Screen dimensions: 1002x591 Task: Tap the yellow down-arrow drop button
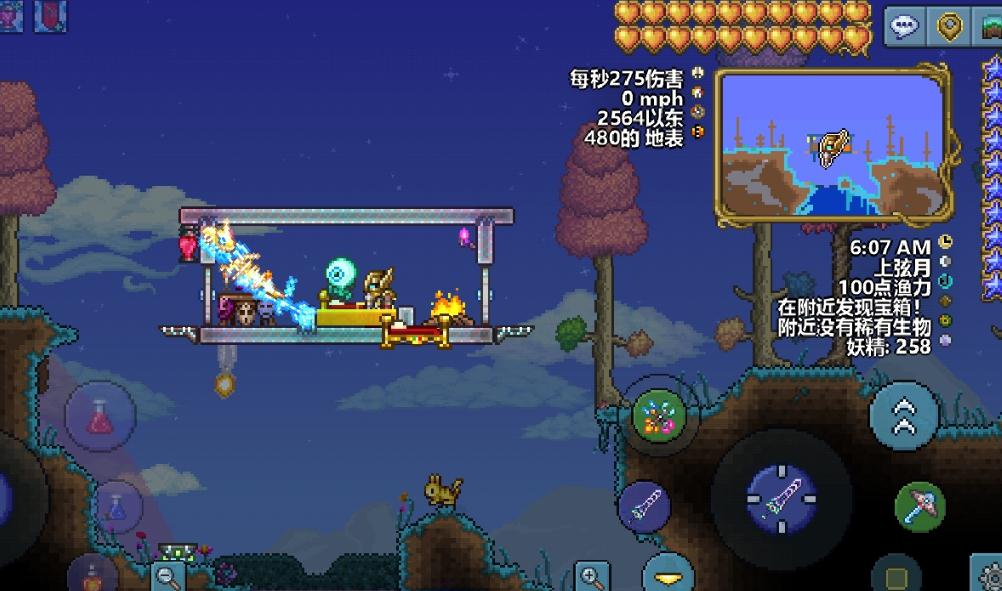coord(668,576)
